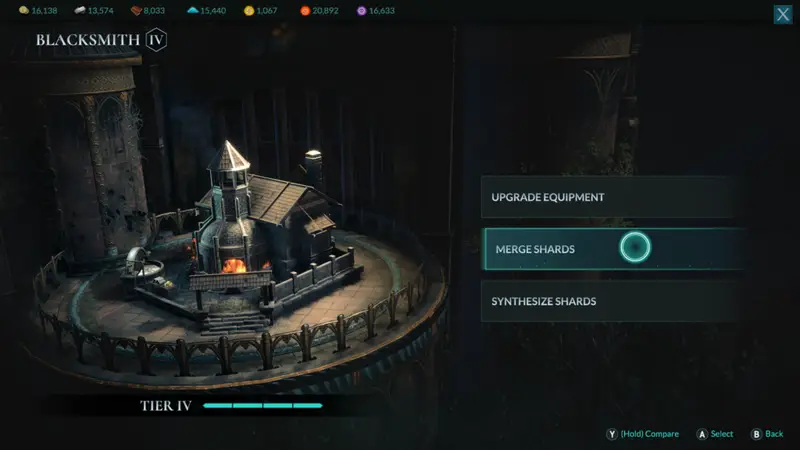Close the Blacksmith screen with X

tap(783, 15)
